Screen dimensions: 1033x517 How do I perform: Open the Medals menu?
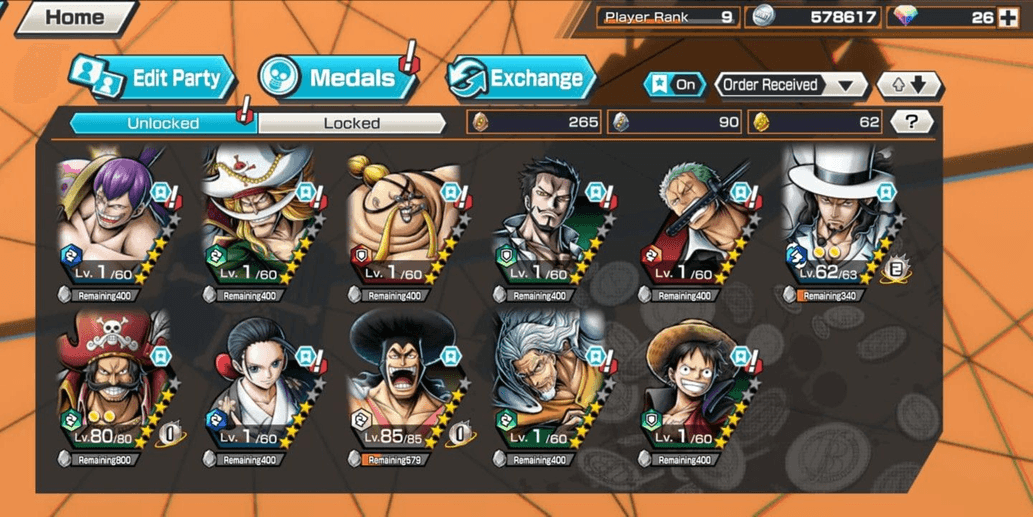[x=338, y=78]
